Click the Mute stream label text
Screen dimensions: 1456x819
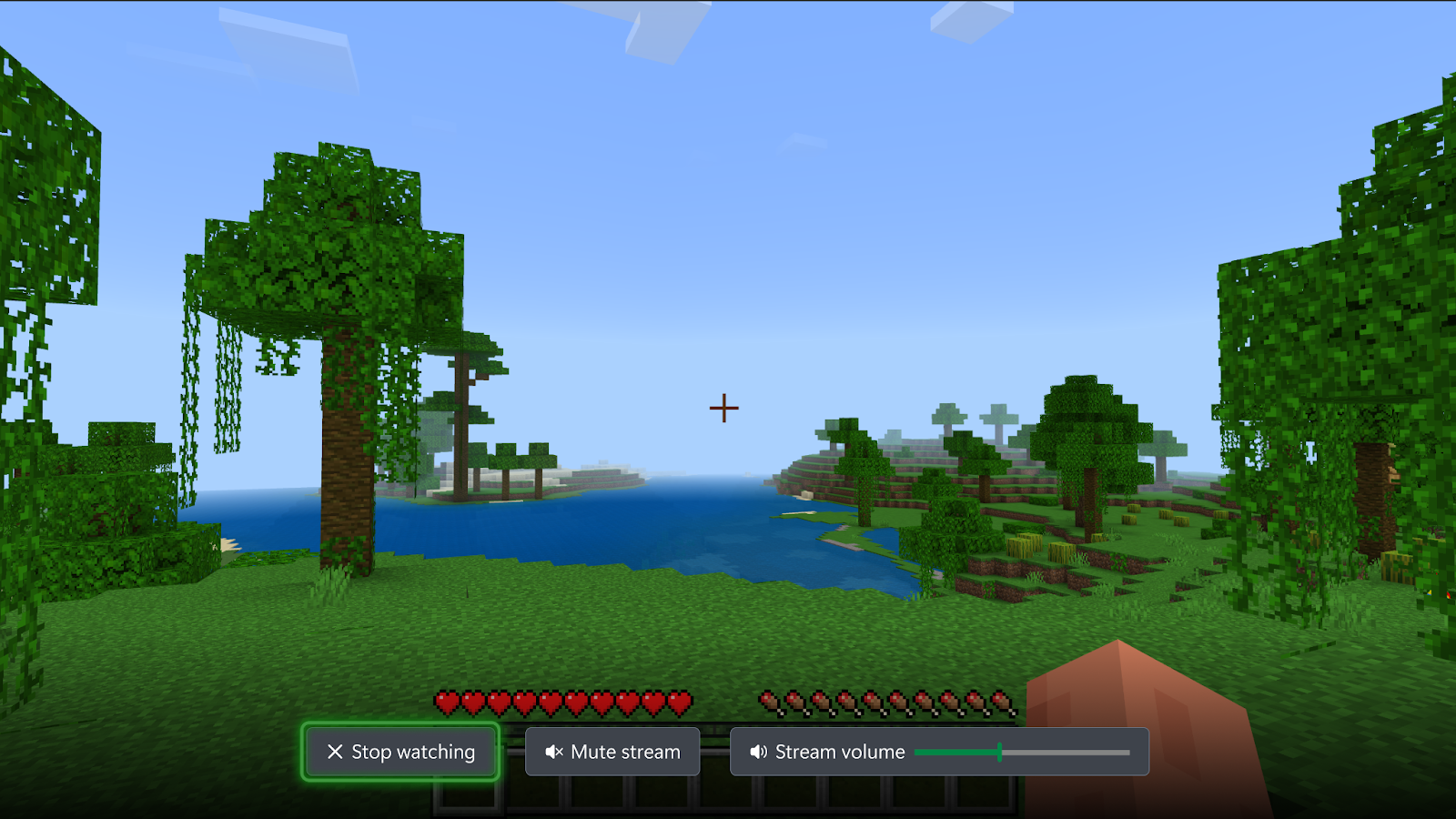click(x=624, y=752)
